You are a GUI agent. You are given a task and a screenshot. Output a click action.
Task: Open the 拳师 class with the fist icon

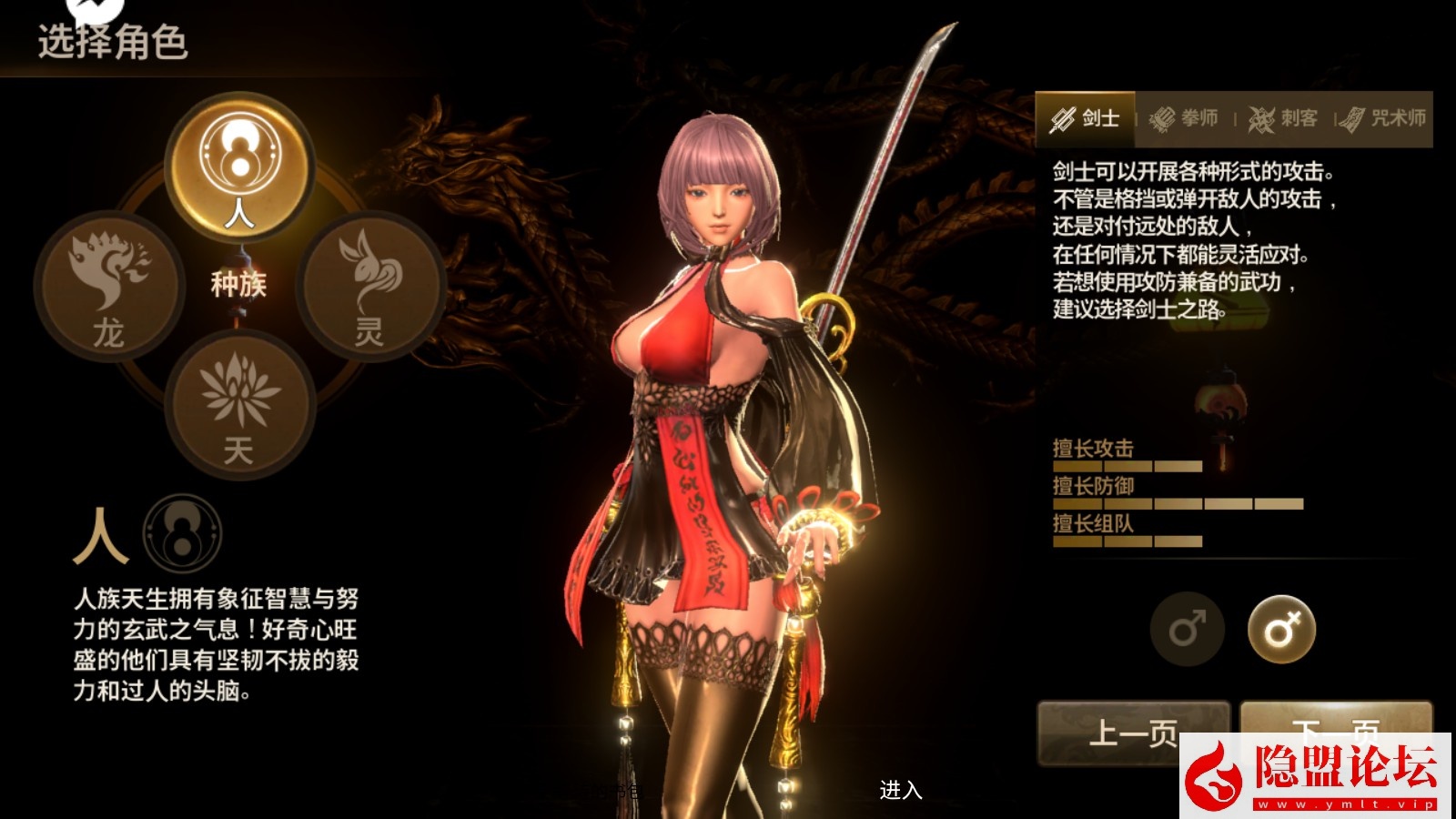1162,117
